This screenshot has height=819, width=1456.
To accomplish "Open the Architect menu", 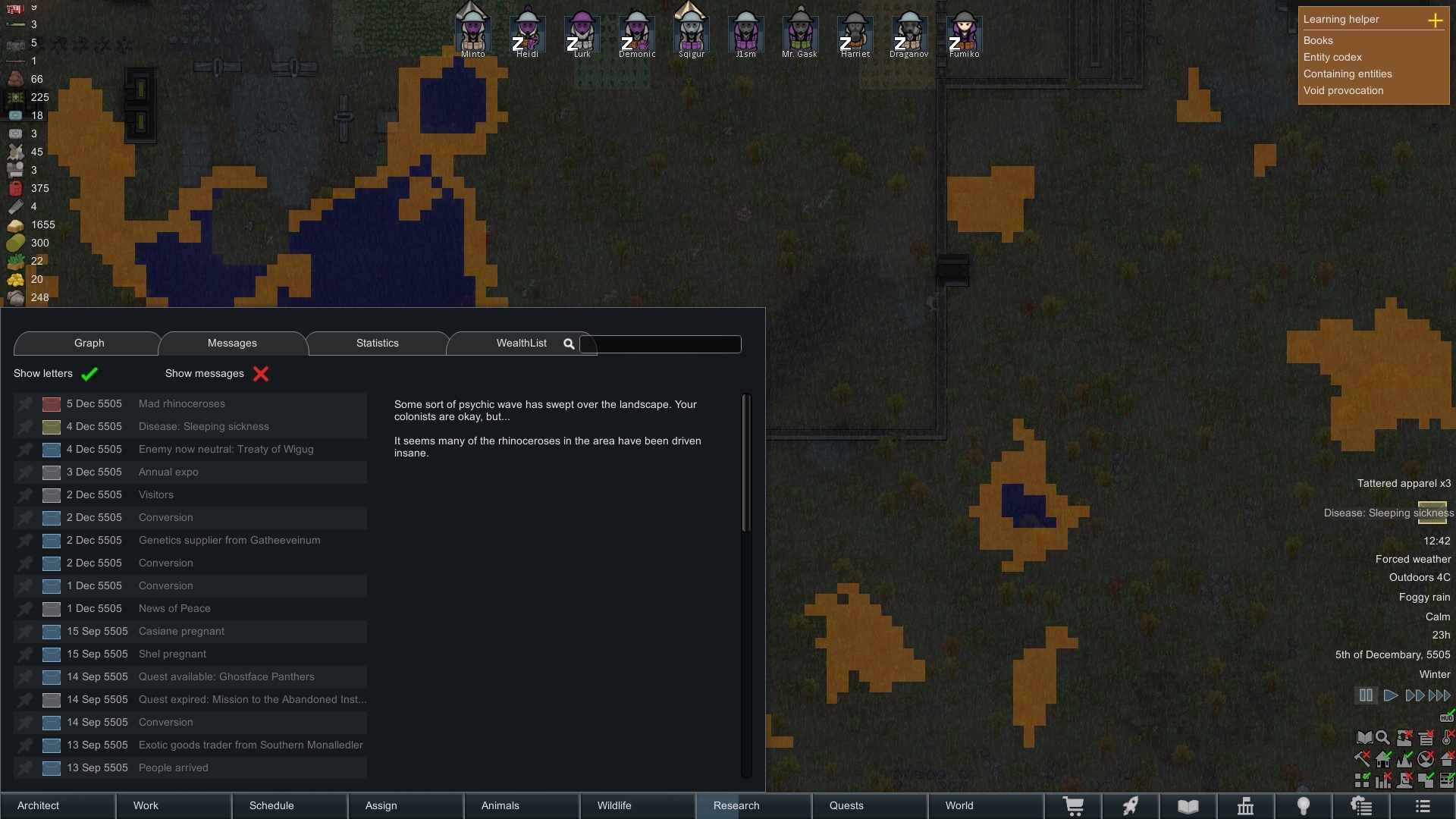I will (x=38, y=805).
